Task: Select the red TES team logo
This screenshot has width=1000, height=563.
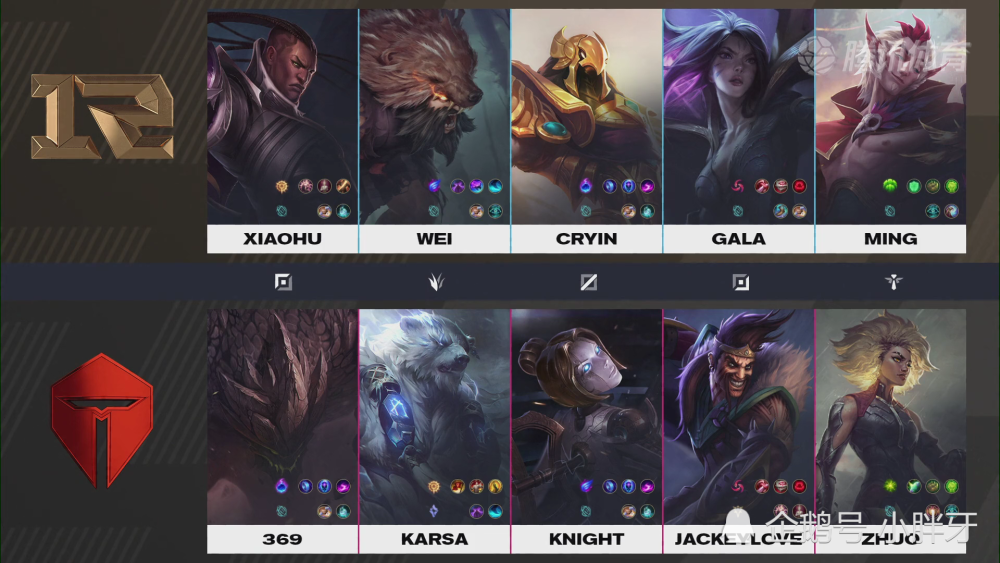Action: tap(102, 419)
